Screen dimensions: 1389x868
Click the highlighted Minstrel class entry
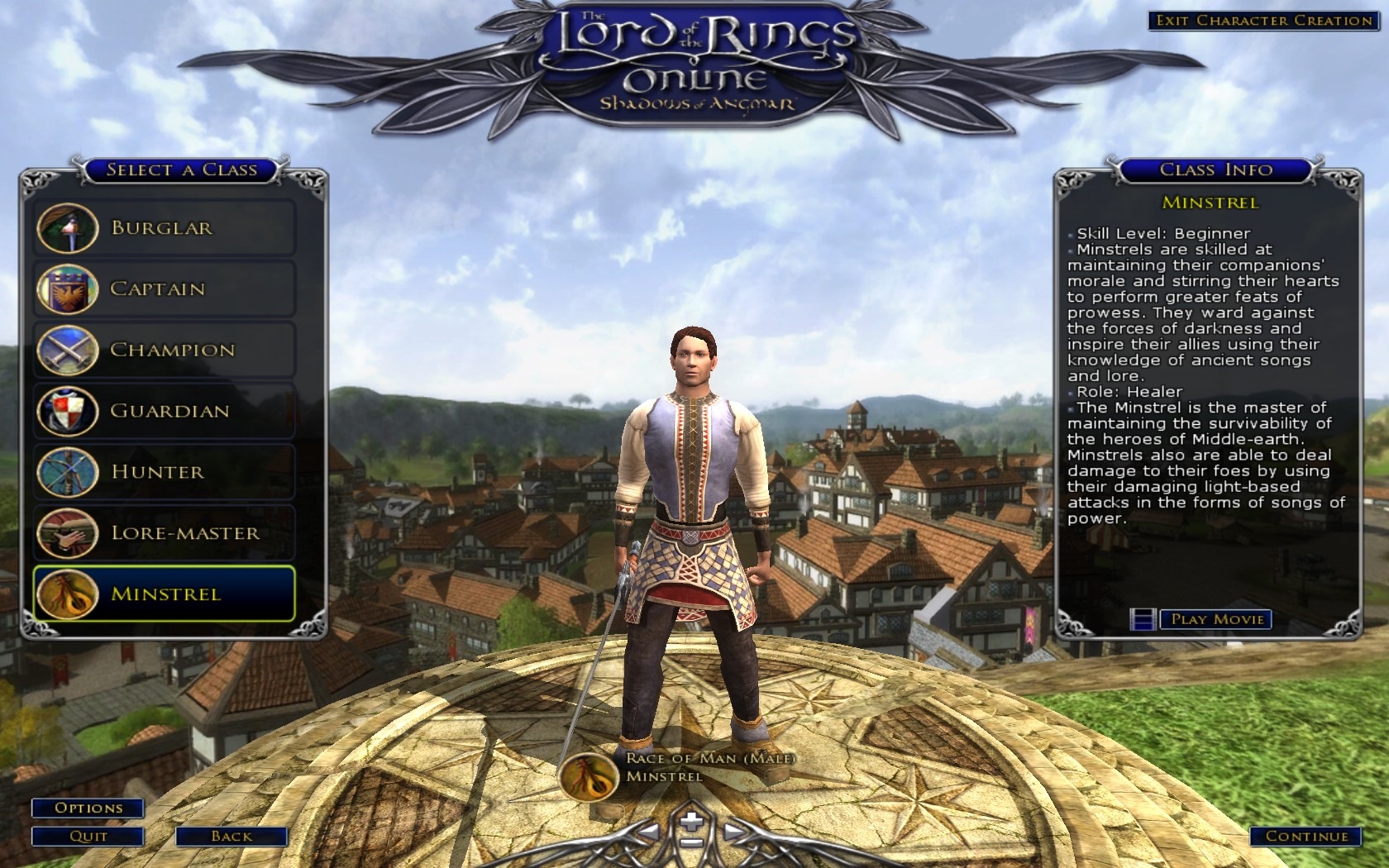164,594
